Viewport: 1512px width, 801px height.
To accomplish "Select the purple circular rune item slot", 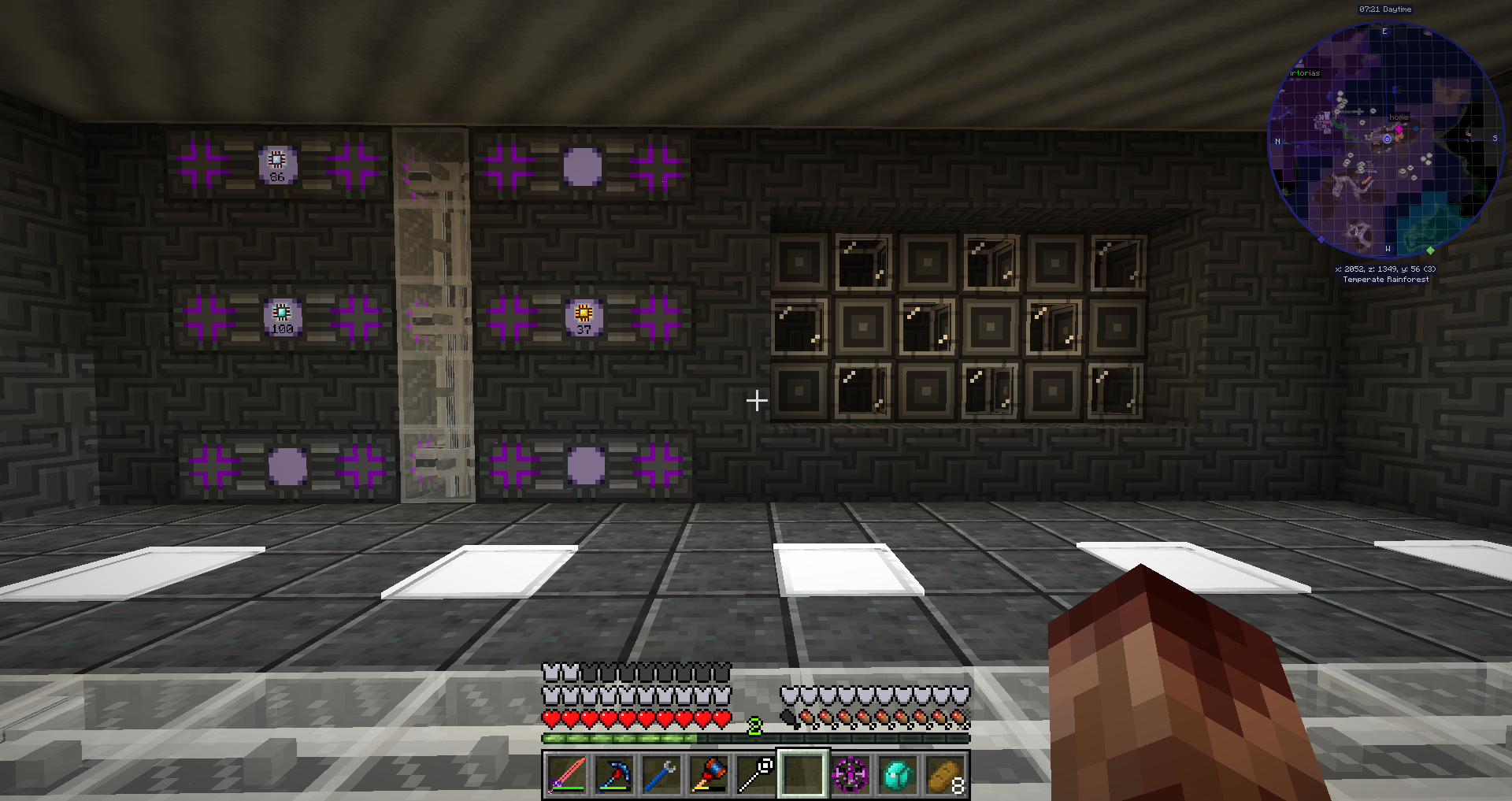I will click(850, 774).
